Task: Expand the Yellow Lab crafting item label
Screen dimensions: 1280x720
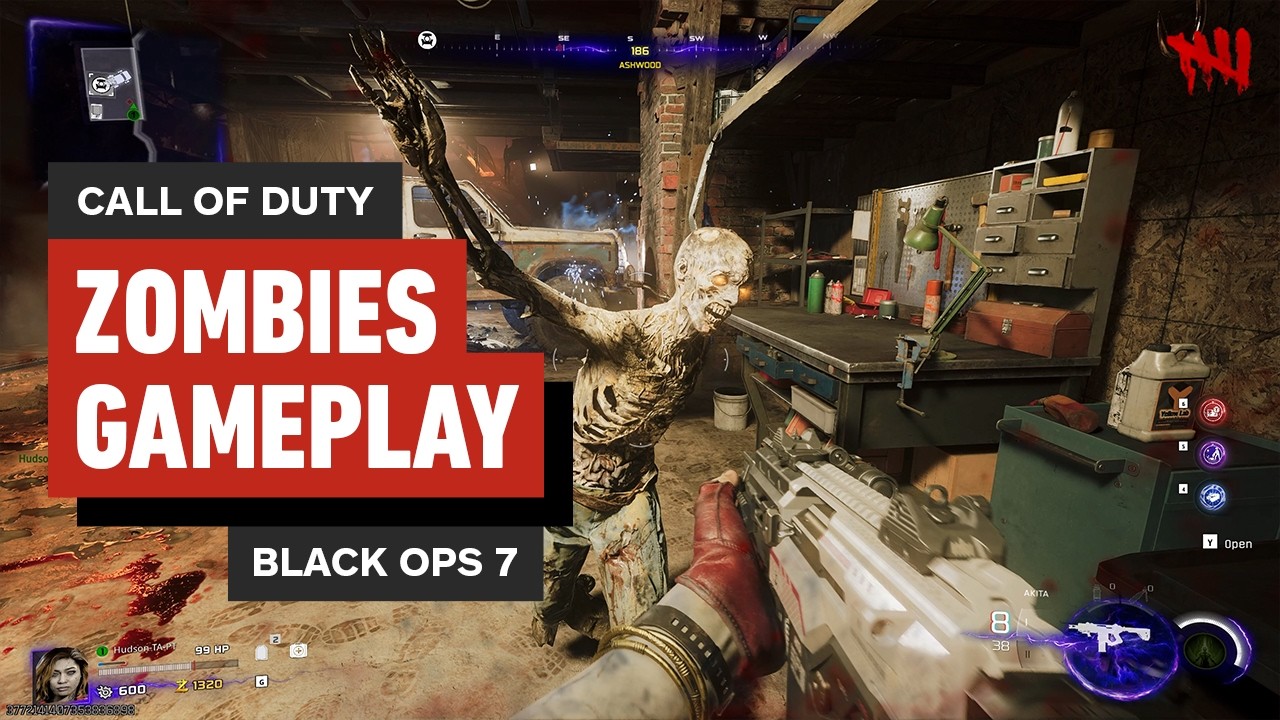Action: (1174, 412)
